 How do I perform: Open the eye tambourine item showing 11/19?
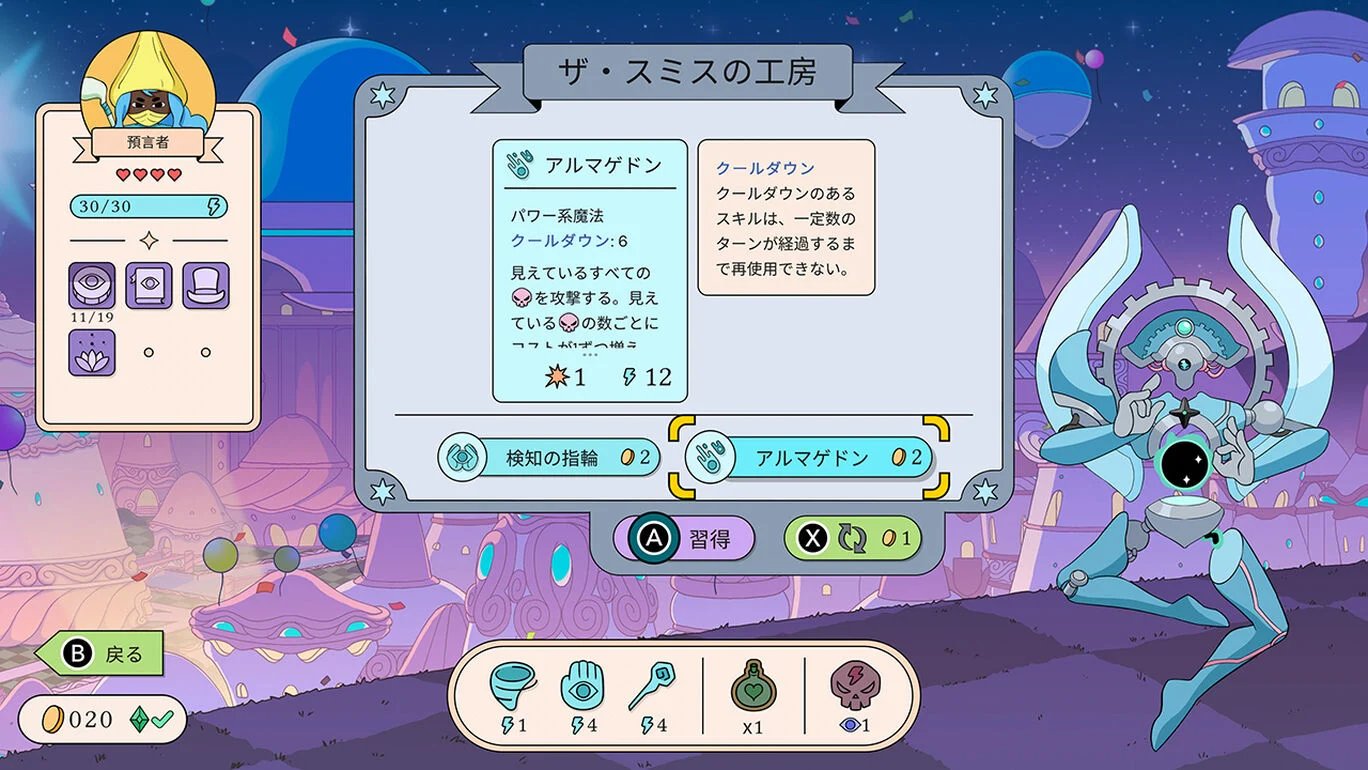click(92, 287)
